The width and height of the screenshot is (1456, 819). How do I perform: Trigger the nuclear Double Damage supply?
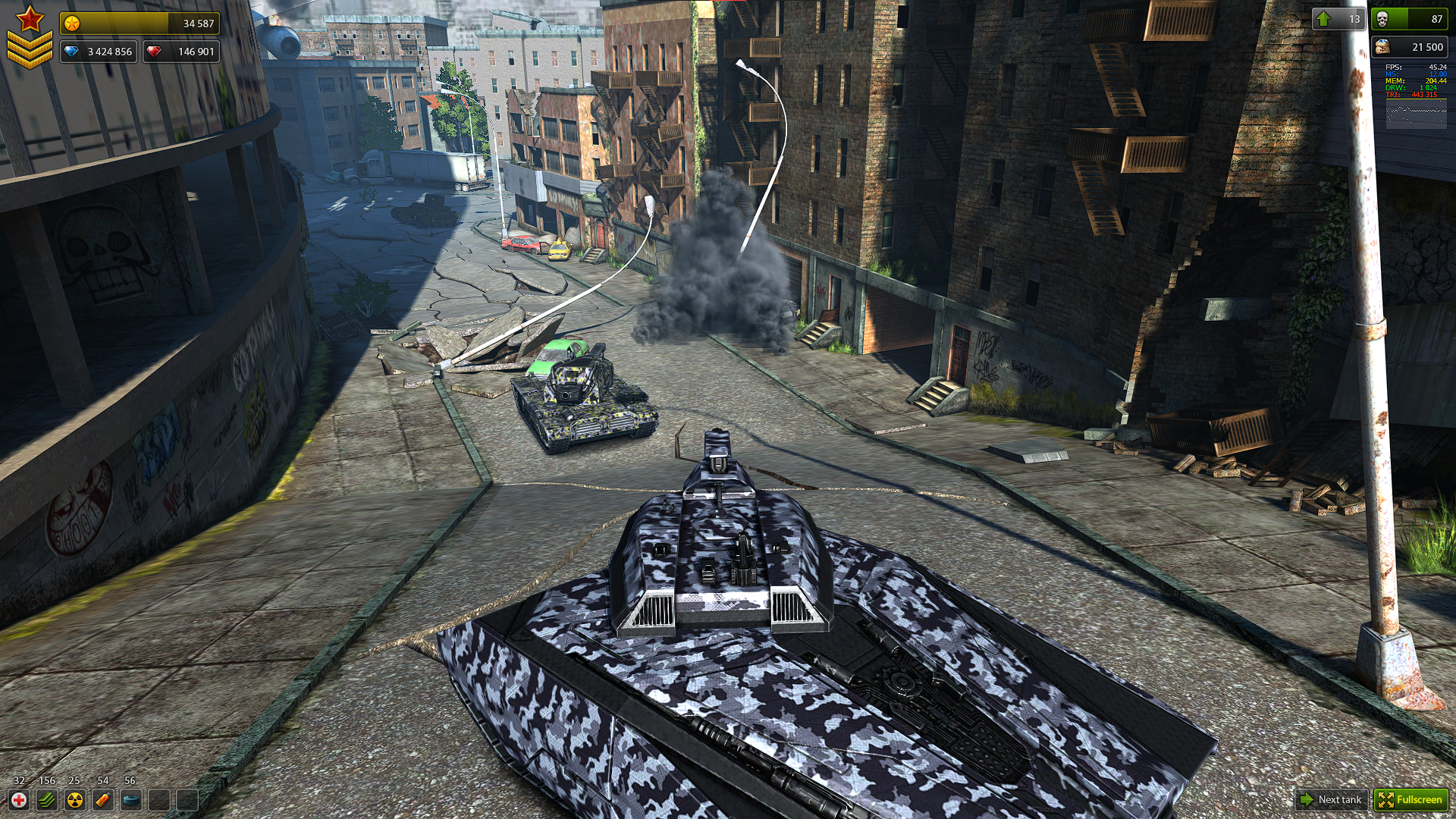pyautogui.click(x=74, y=800)
